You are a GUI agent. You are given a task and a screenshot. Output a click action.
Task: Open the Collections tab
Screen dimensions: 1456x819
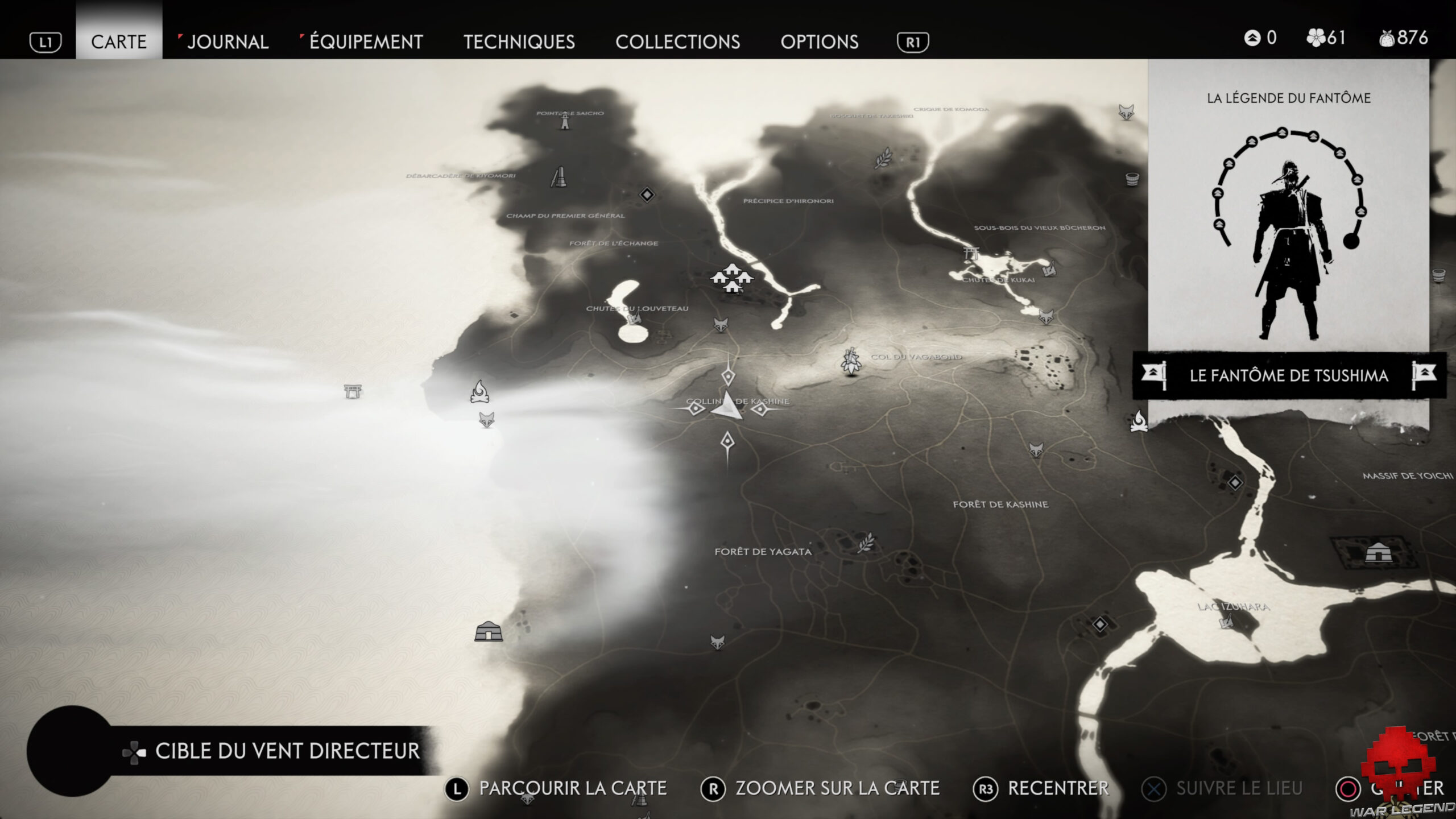(x=679, y=42)
